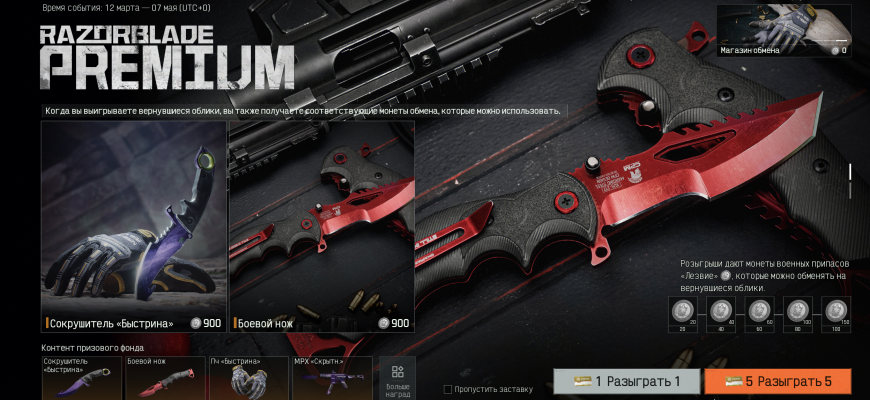Draw five times with «Разыграть 5»
870x400 pixels.
click(777, 382)
